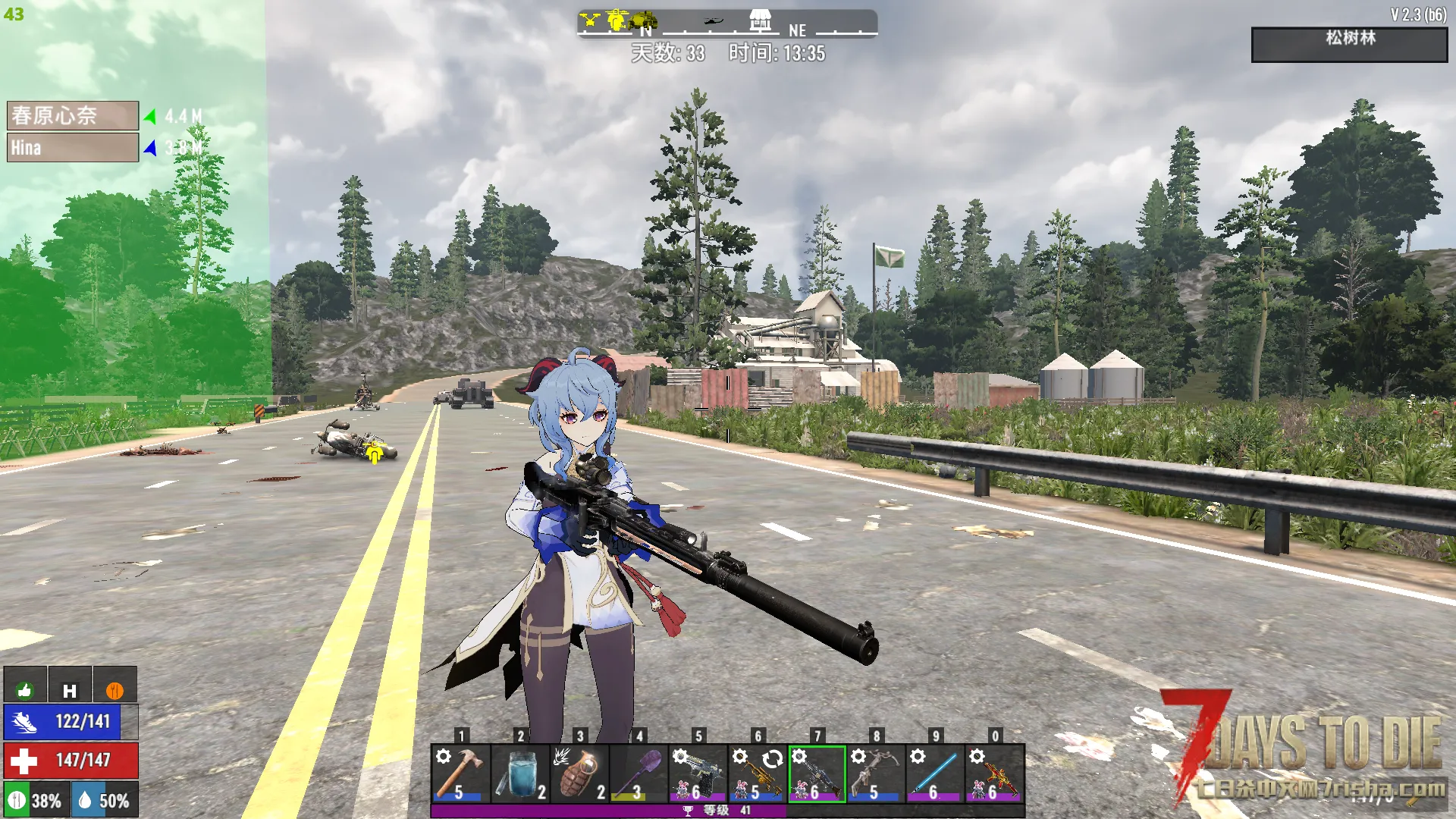Select party member Hina
The height and width of the screenshot is (819, 1456).
(x=73, y=148)
